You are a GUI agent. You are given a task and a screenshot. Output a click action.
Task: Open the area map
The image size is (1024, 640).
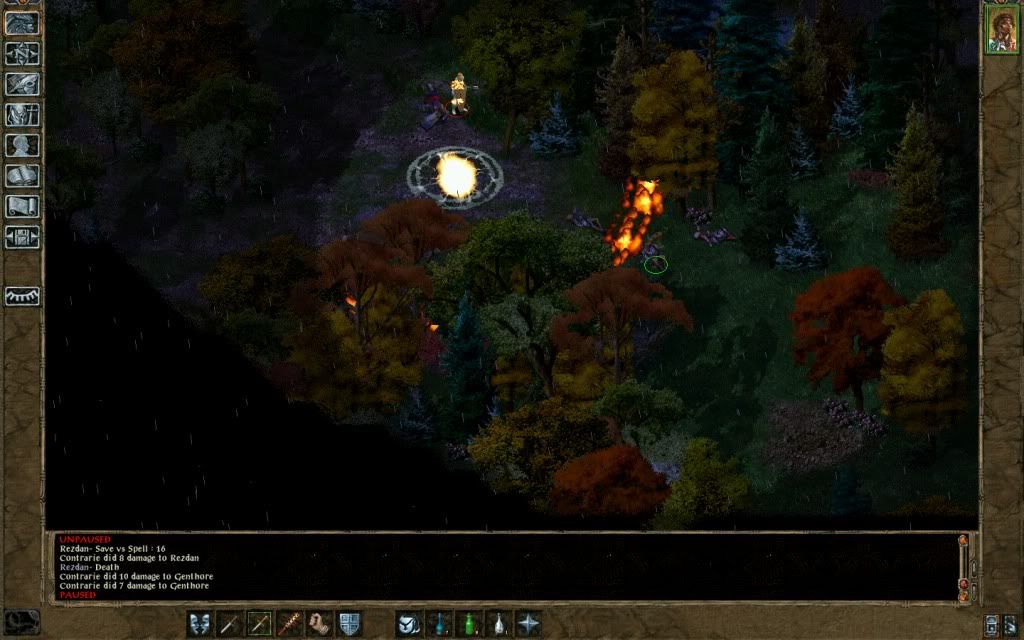point(22,54)
